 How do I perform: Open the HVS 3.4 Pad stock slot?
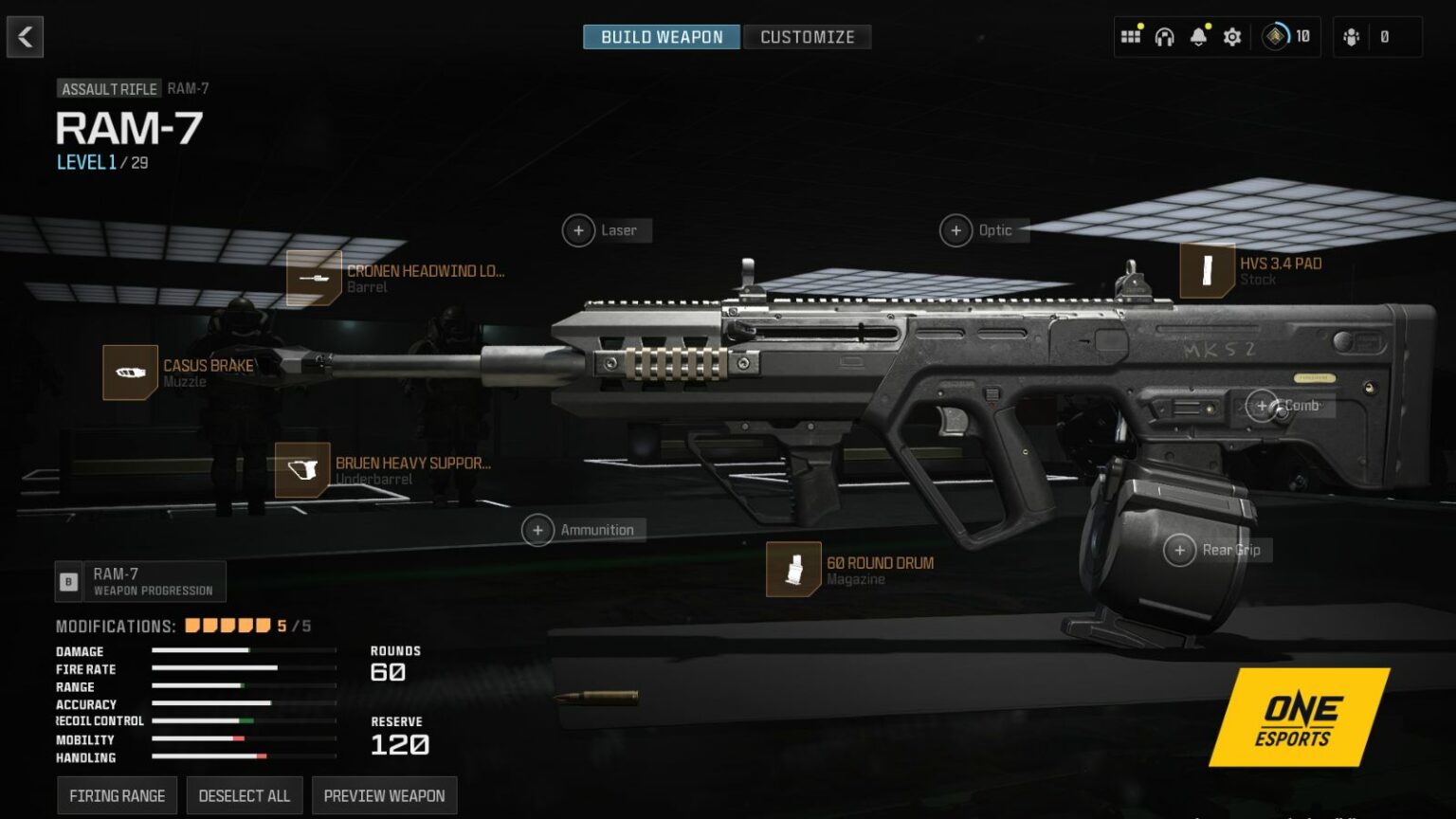(1207, 271)
